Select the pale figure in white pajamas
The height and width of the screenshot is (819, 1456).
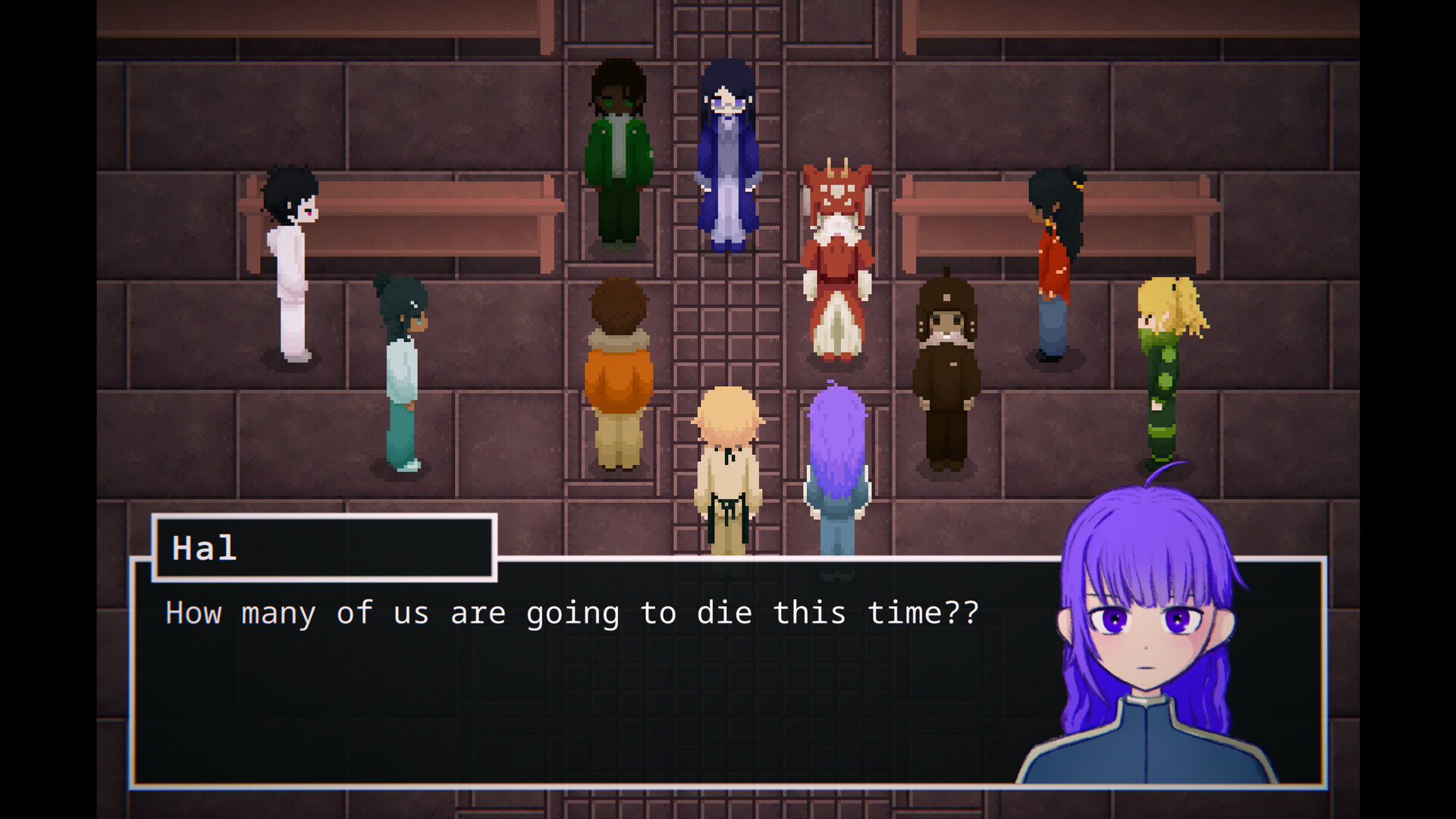click(292, 265)
